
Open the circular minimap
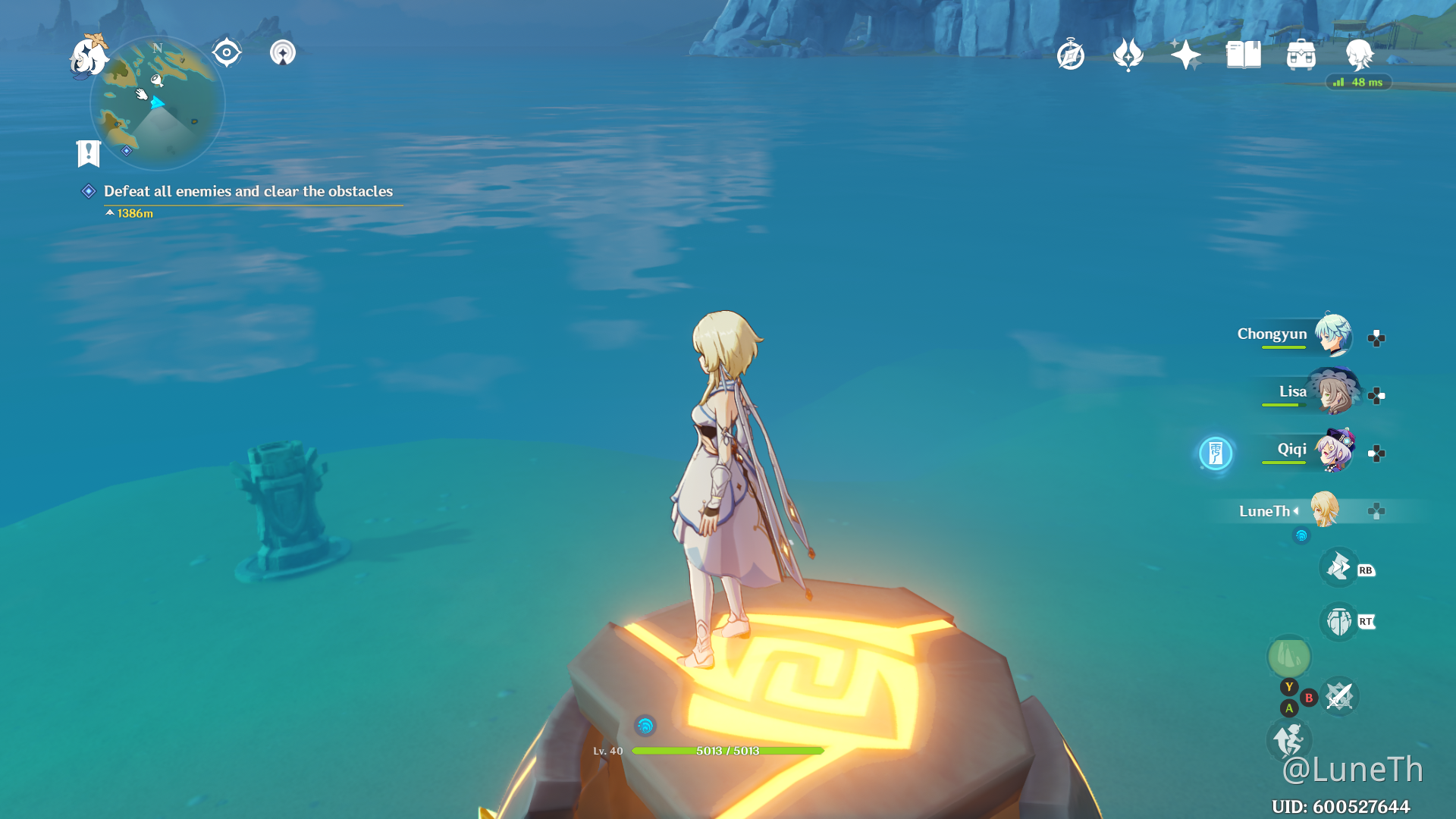pos(157,103)
